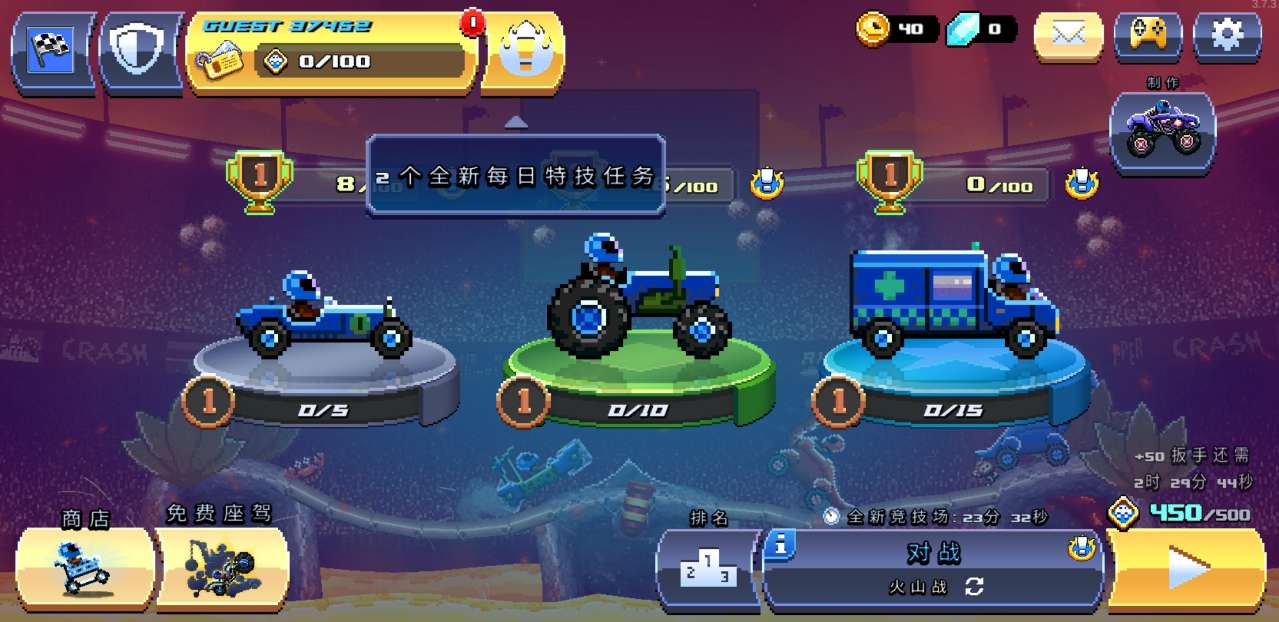The width and height of the screenshot is (1279, 622).
Task: Select the blue tractor on the green podium
Action: coord(638,298)
